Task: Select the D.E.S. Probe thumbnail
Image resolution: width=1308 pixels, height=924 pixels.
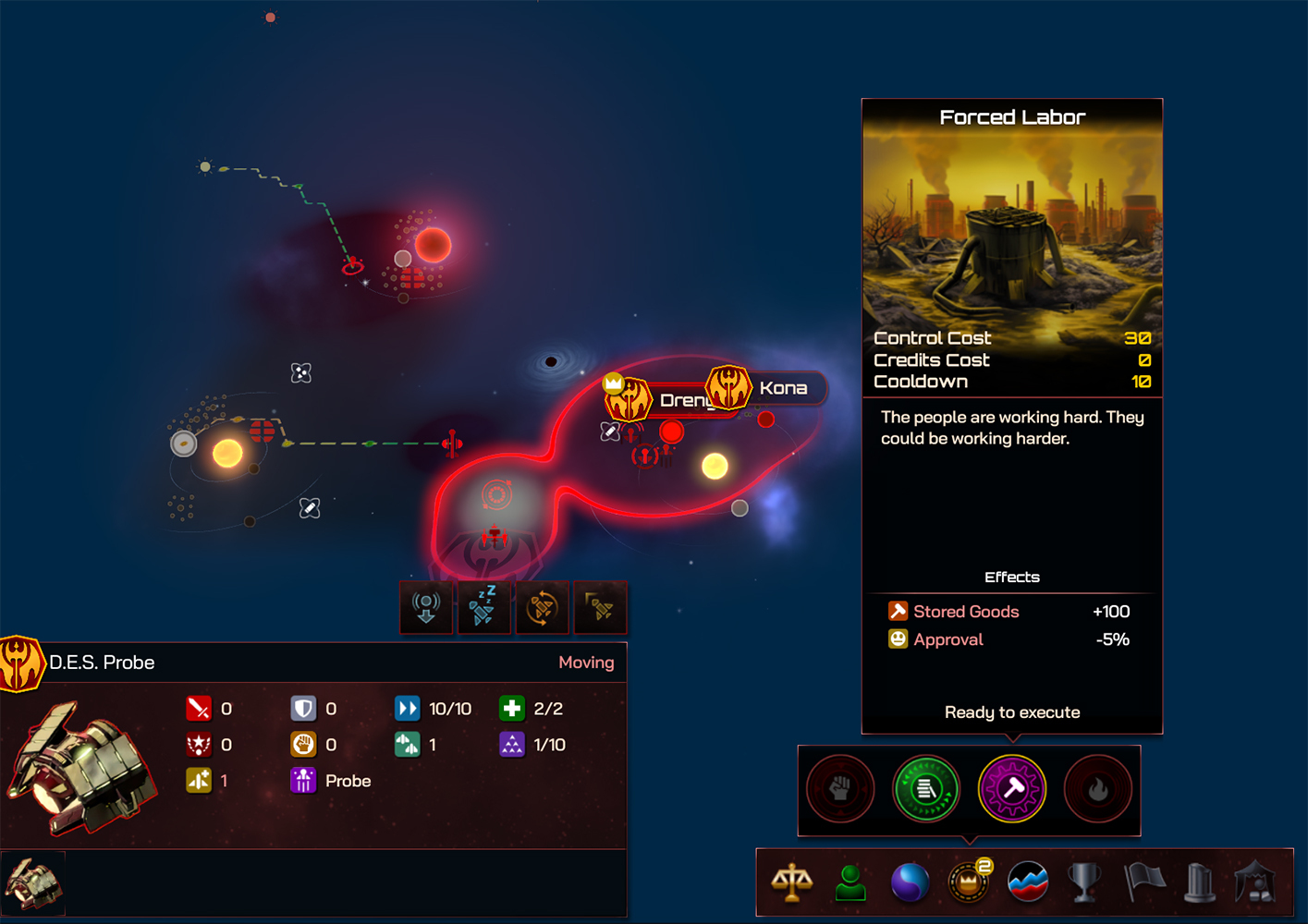Action: (x=33, y=881)
